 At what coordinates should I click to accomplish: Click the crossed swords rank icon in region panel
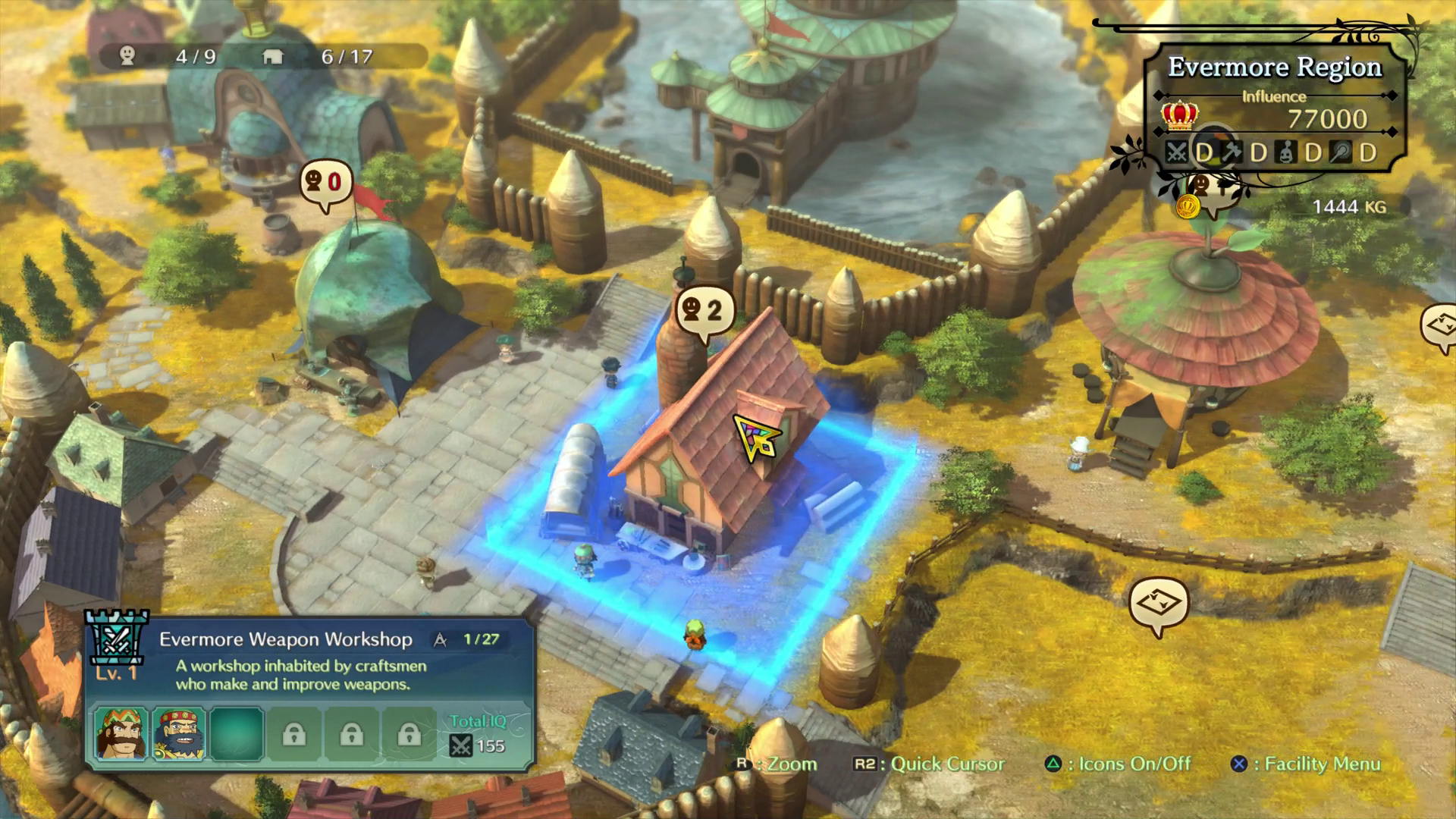click(1177, 153)
